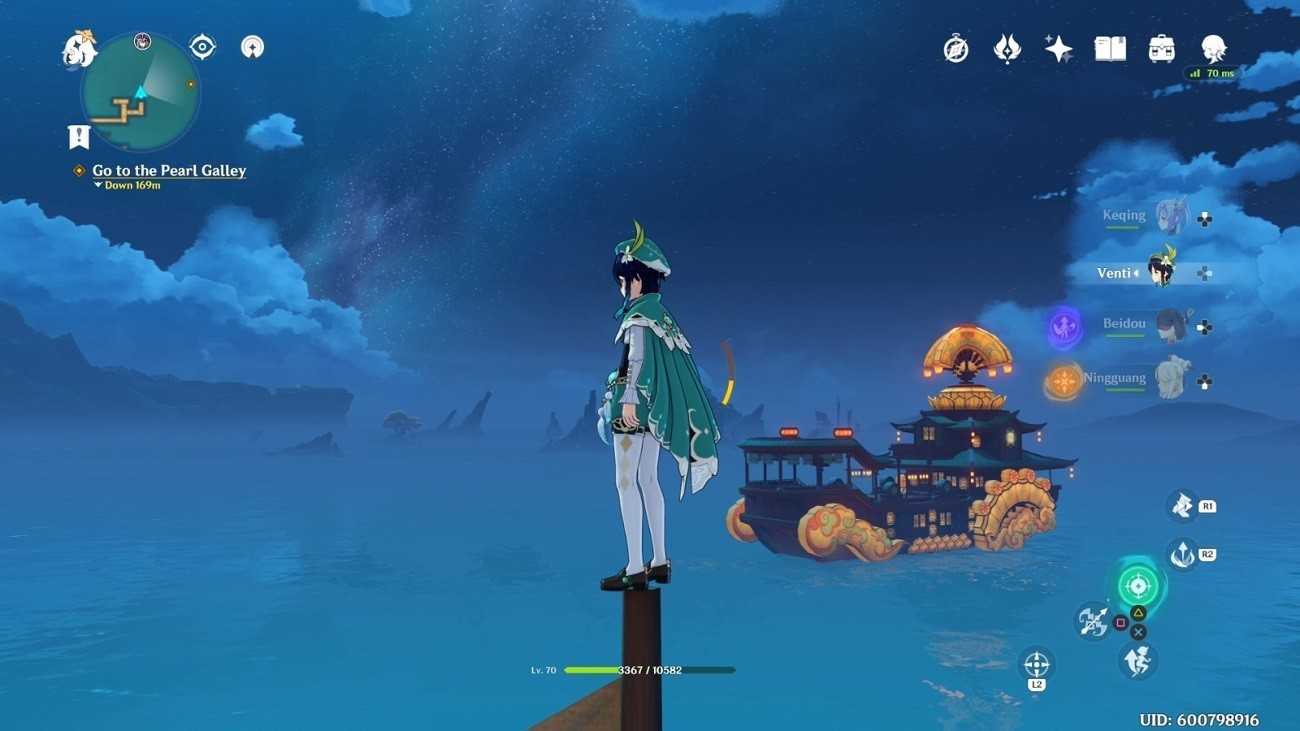Image resolution: width=1300 pixels, height=731 pixels.
Task: Open the circular minimap
Action: [x=140, y=92]
